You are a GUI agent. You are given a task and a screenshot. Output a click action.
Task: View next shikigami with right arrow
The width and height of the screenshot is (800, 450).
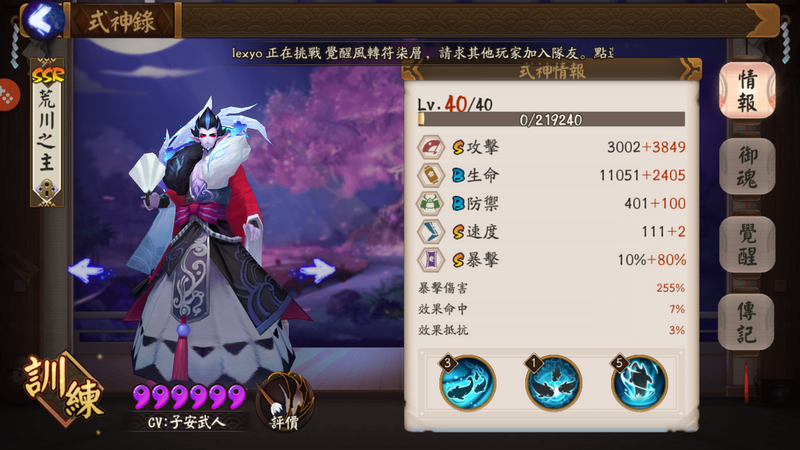point(312,269)
